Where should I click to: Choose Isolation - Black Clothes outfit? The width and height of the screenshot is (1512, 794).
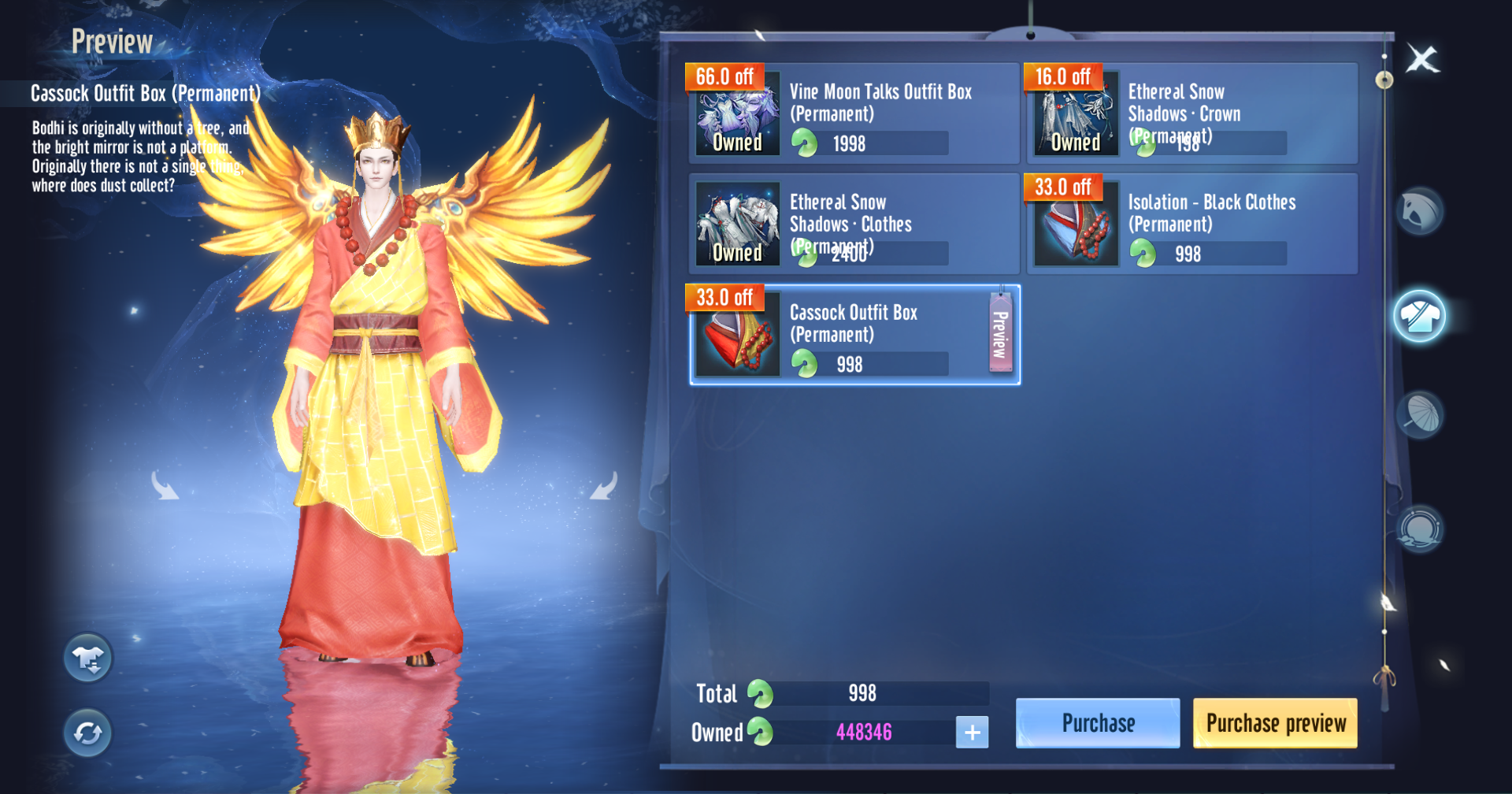point(1191,224)
